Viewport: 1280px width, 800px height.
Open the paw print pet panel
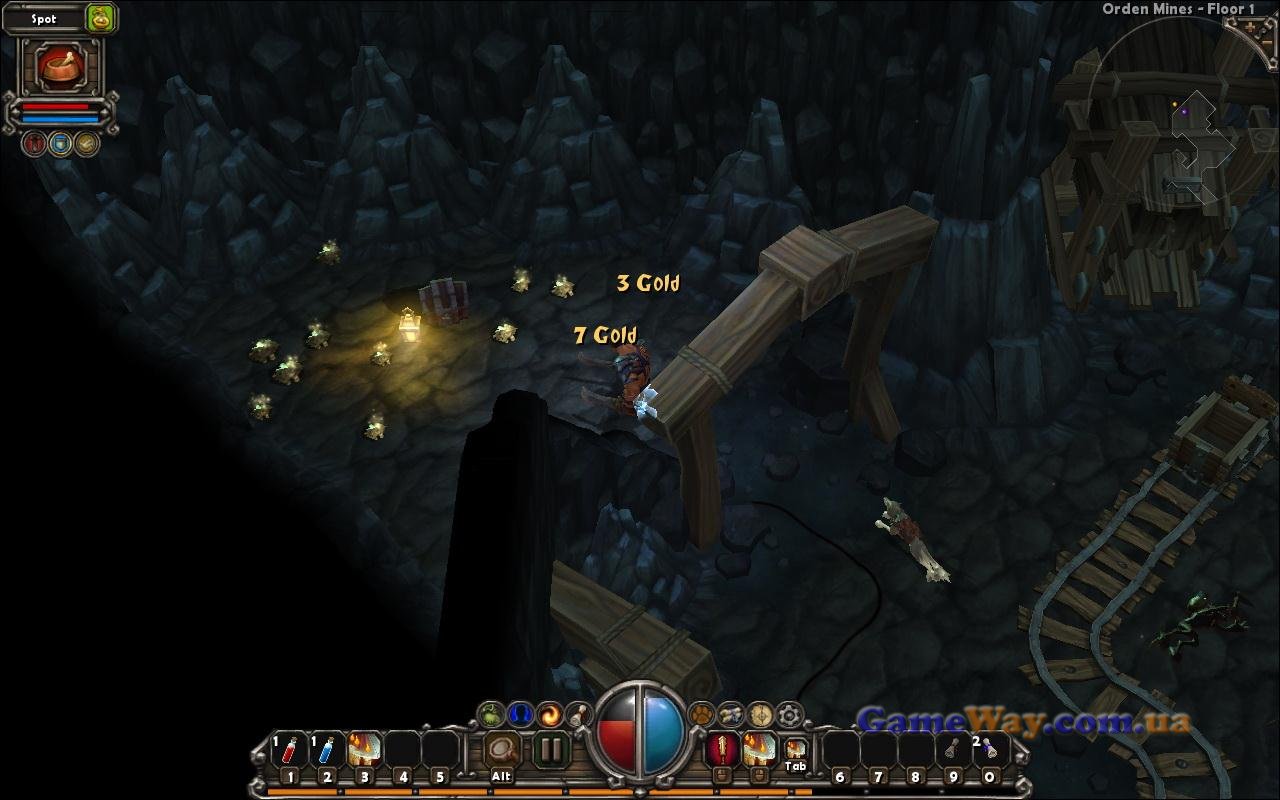tap(703, 715)
